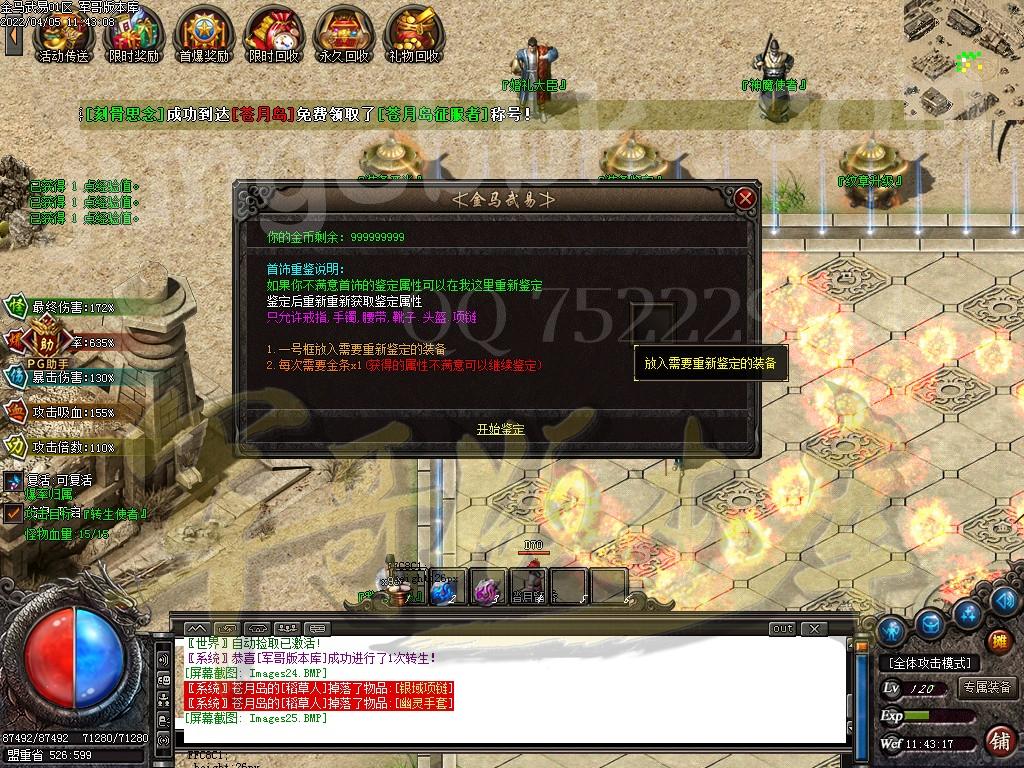Open the 礼物回收 gift recycle icon
Viewport: 1024px width, 768px height.
413,37
